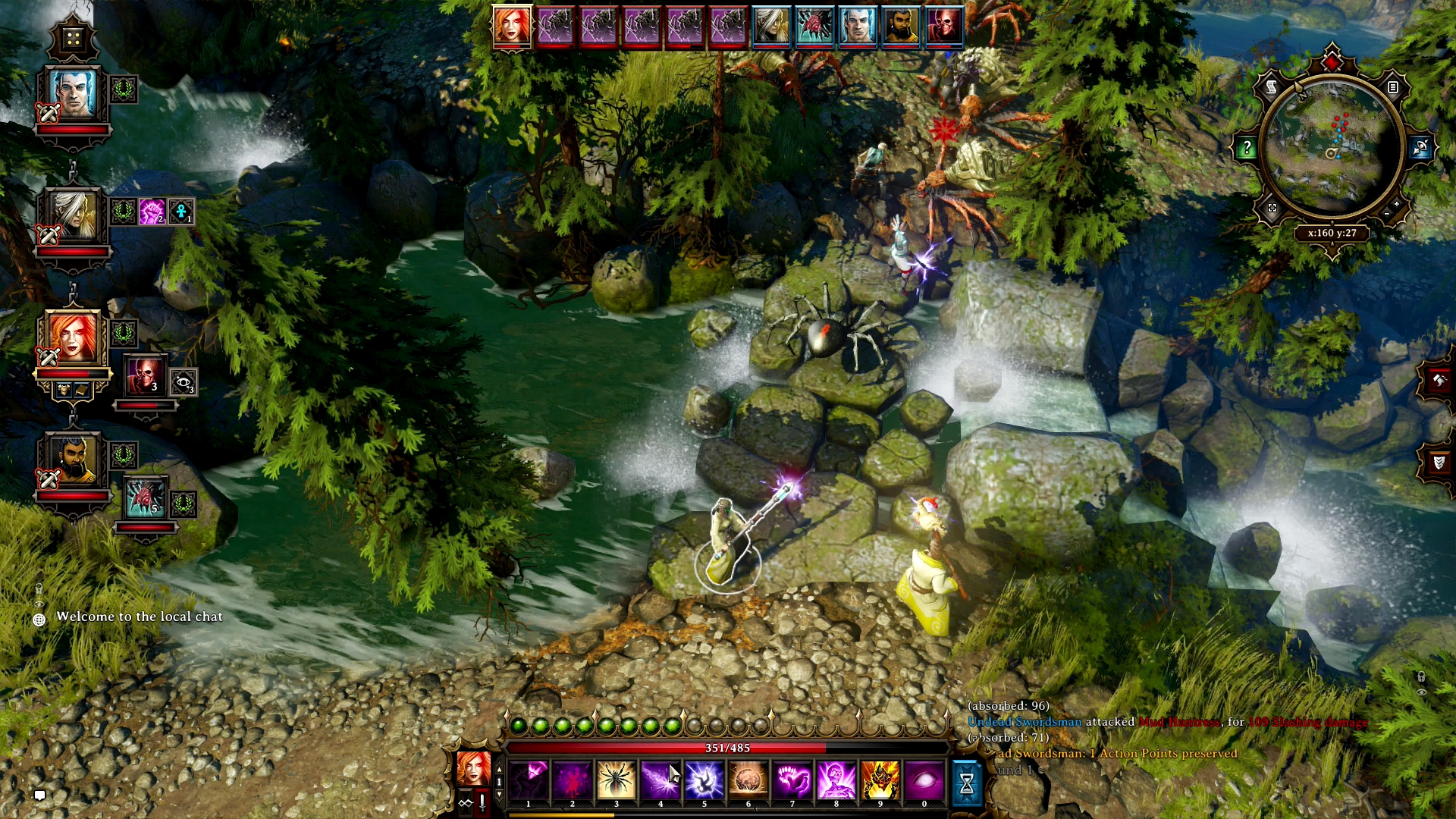Image resolution: width=1456 pixels, height=819 pixels.
Task: Open full world map with fullscreen icon below minimap
Action: [1272, 209]
